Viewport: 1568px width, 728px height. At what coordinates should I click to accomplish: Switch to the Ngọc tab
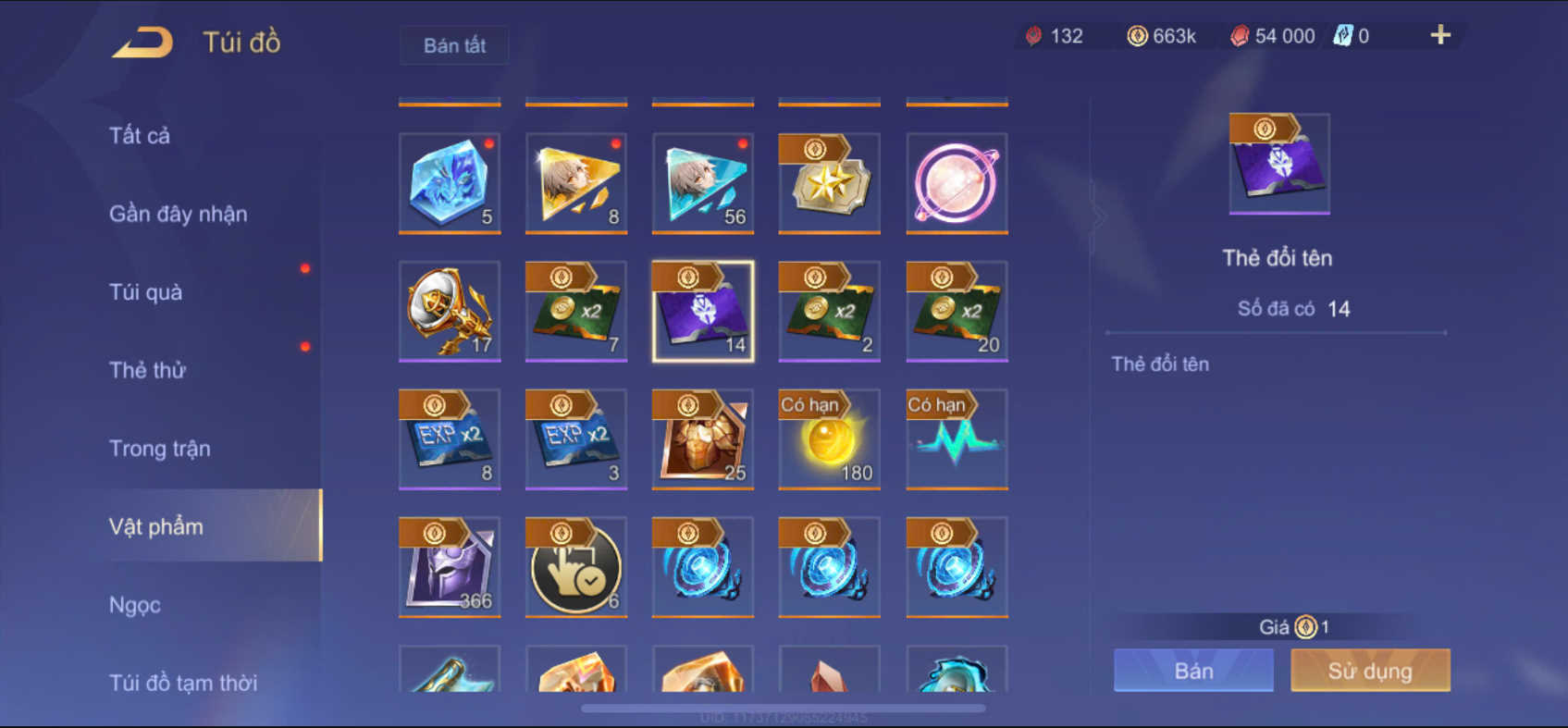coord(137,604)
